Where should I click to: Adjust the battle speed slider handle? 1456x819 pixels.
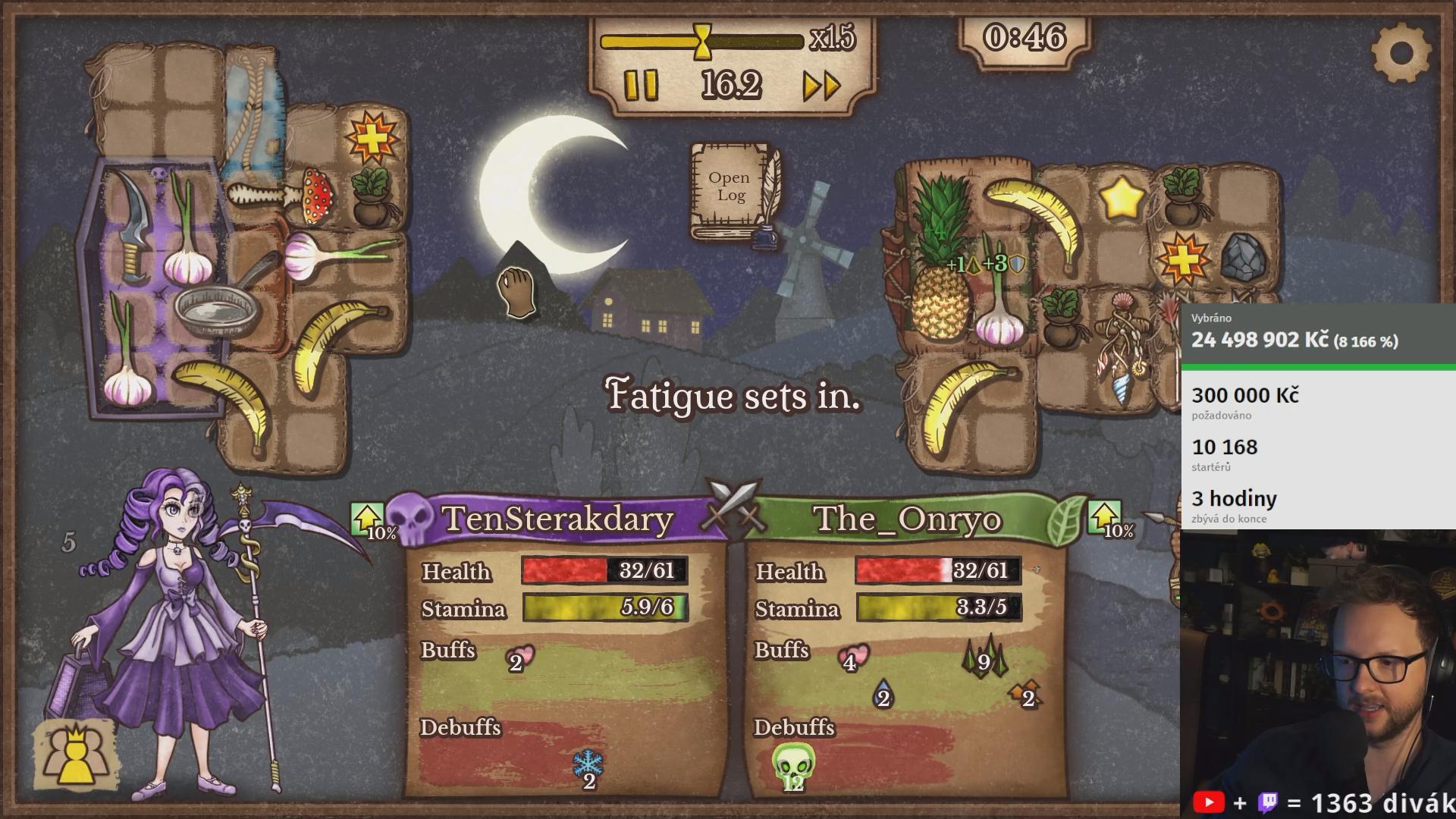[704, 40]
